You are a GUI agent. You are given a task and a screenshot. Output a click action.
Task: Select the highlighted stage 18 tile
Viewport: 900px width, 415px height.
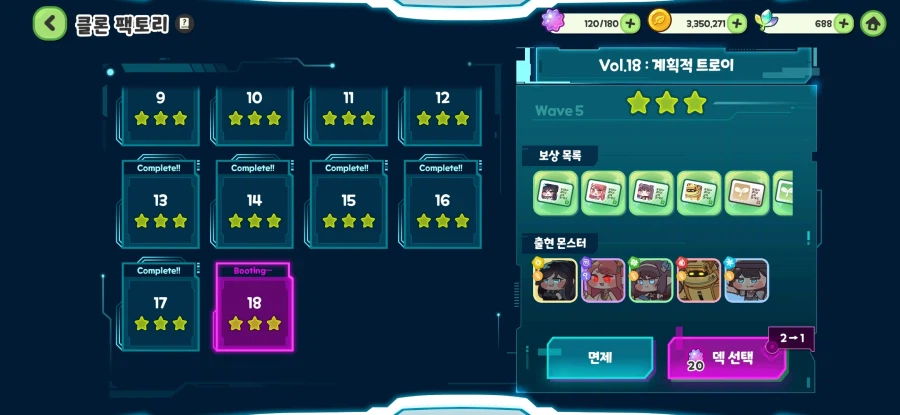(254, 308)
